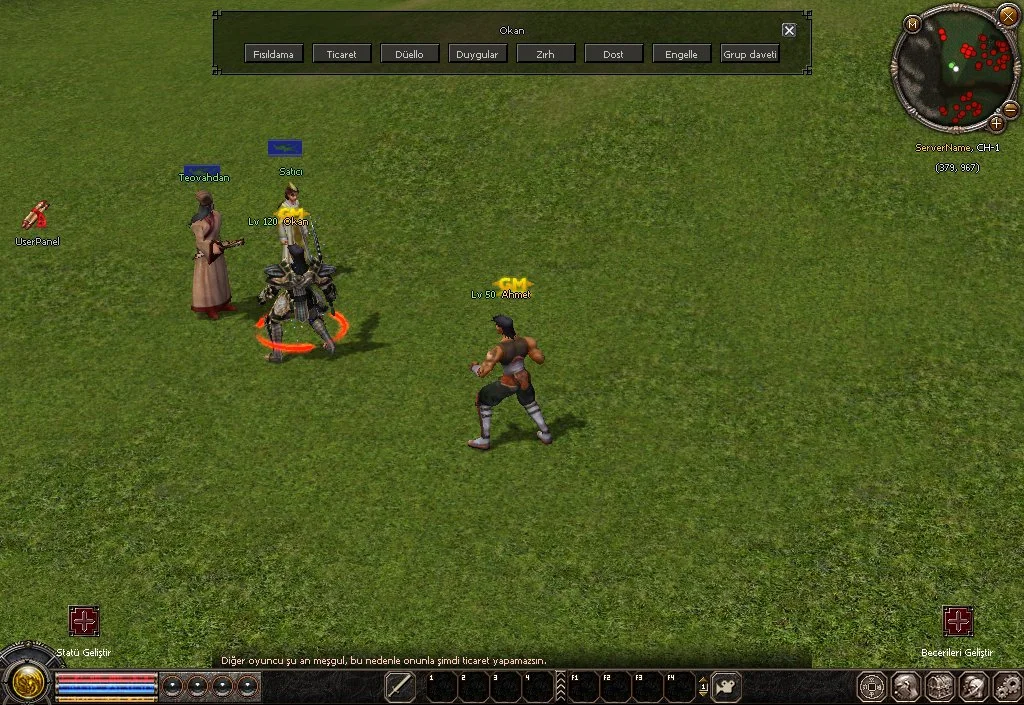
Task: Click the Becerileri Geliştir red plus button
Action: pyautogui.click(x=958, y=621)
